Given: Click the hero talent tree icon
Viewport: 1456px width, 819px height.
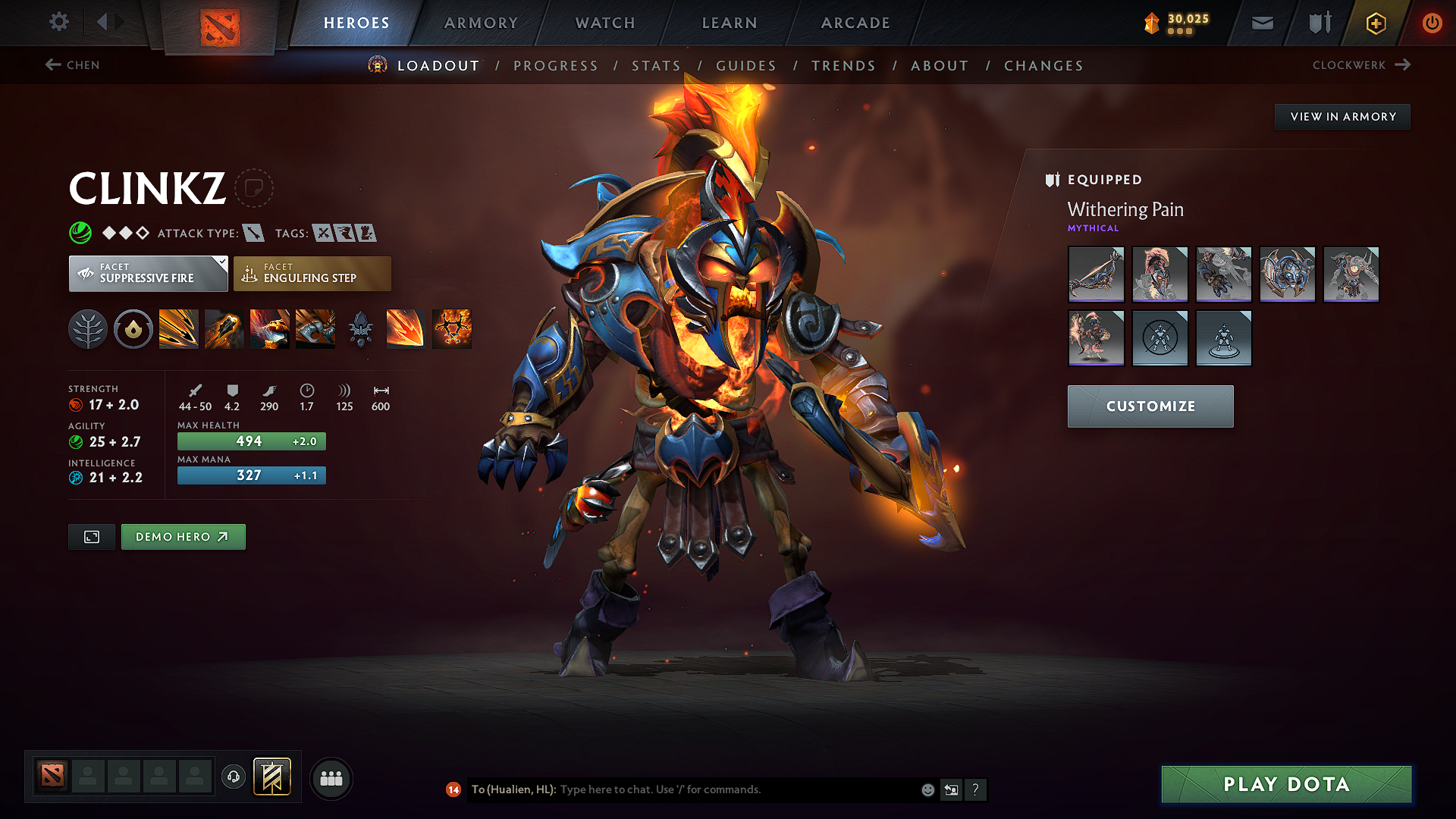Looking at the screenshot, I should pyautogui.click(x=88, y=328).
